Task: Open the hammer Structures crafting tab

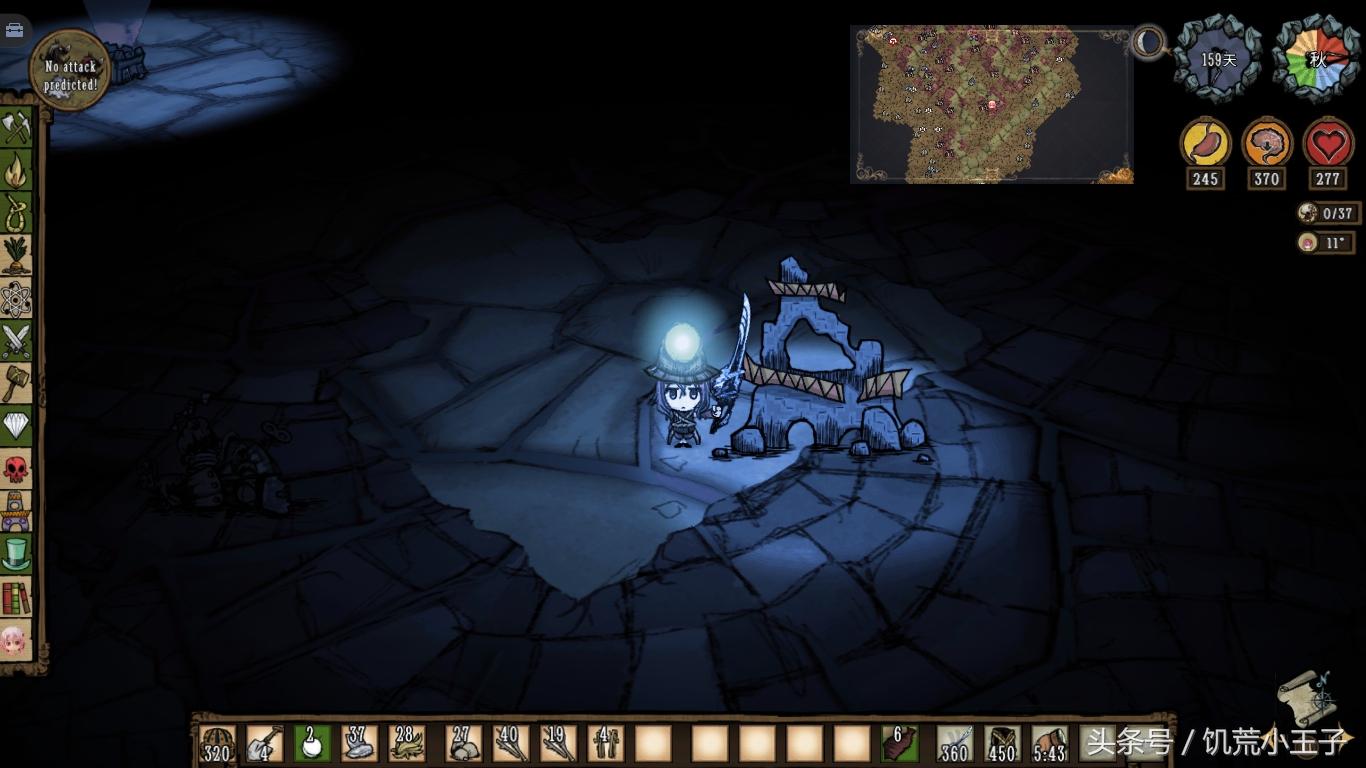Action: pos(17,383)
